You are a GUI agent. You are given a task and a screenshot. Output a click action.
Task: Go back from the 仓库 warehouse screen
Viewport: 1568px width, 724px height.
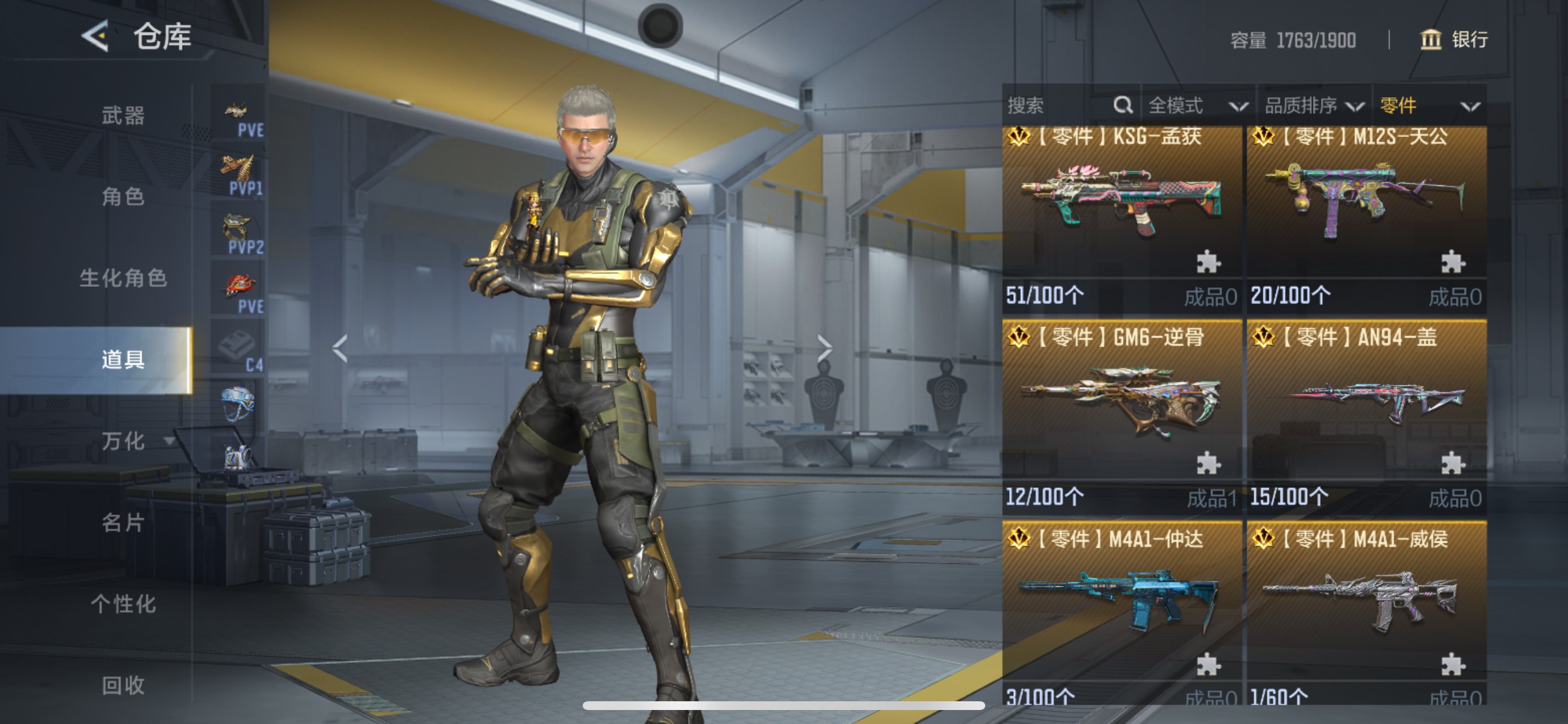[96, 37]
